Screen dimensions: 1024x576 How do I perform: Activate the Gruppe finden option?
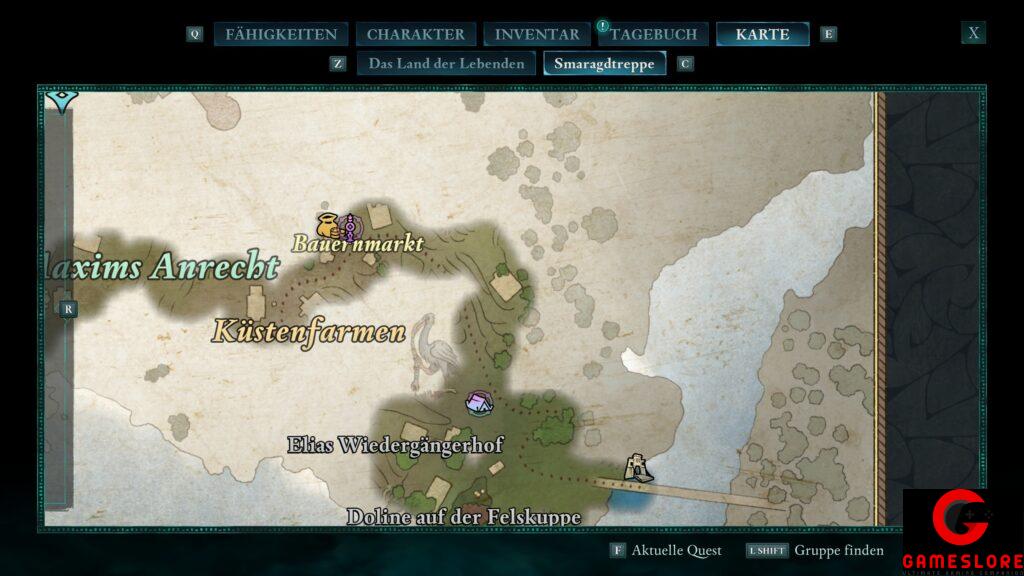pyautogui.click(x=839, y=551)
